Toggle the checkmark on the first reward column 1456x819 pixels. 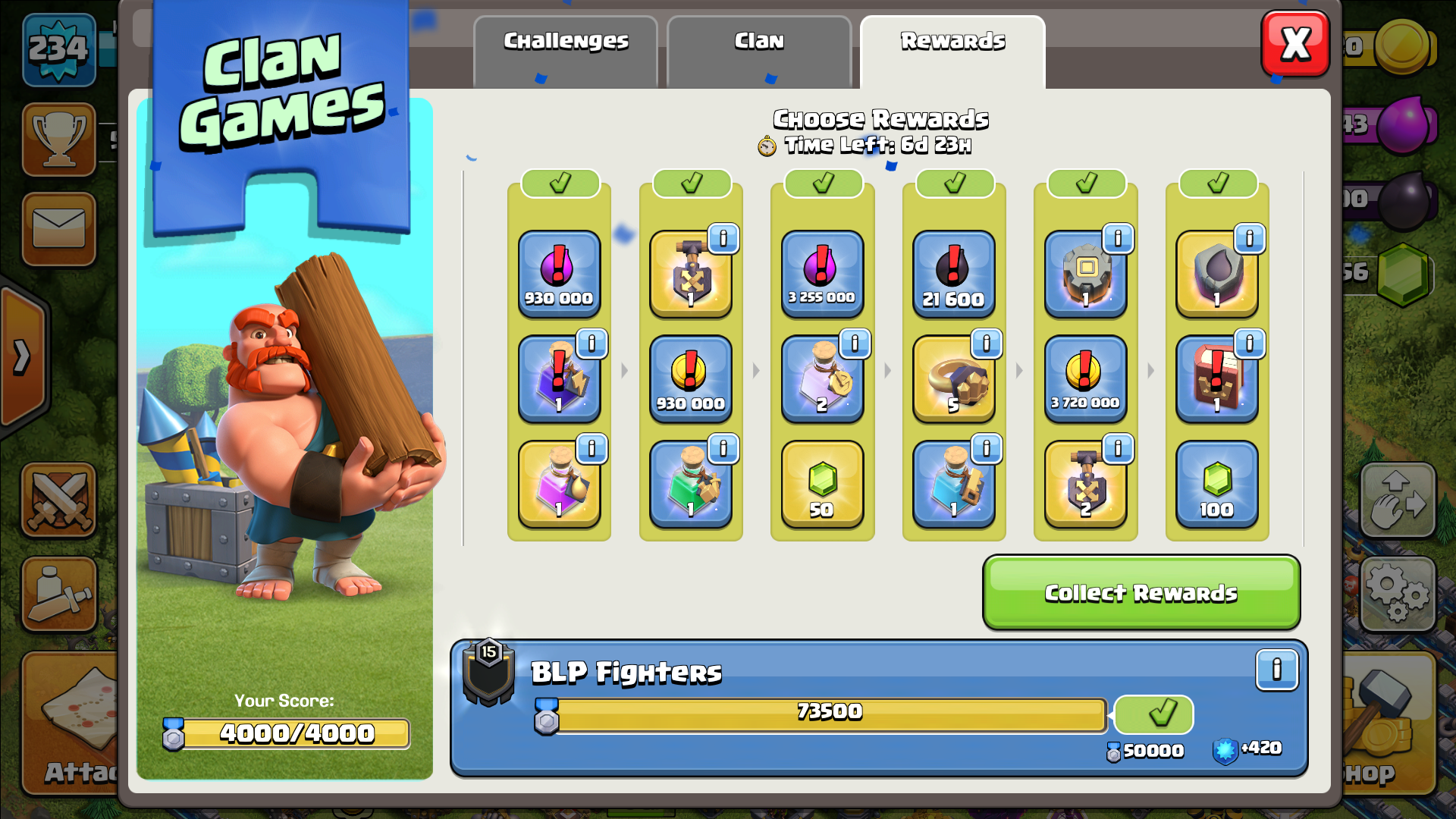pos(560,183)
